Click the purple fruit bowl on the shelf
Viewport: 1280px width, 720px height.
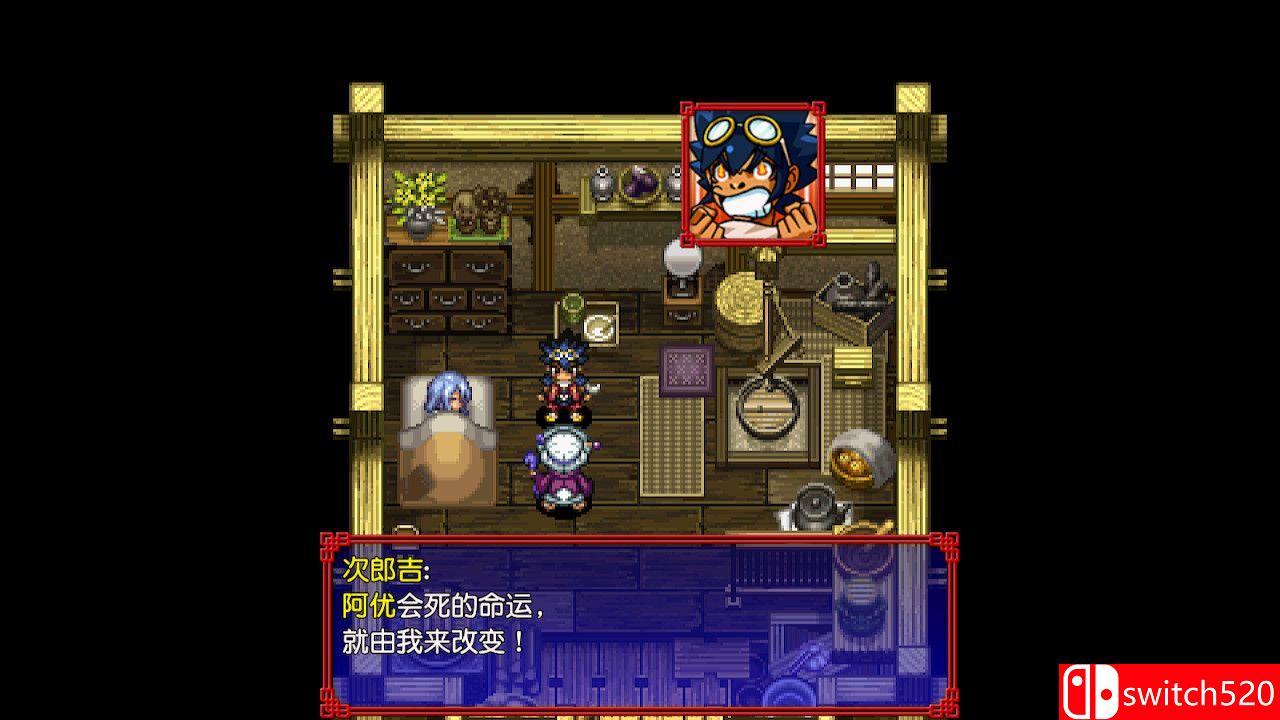641,185
